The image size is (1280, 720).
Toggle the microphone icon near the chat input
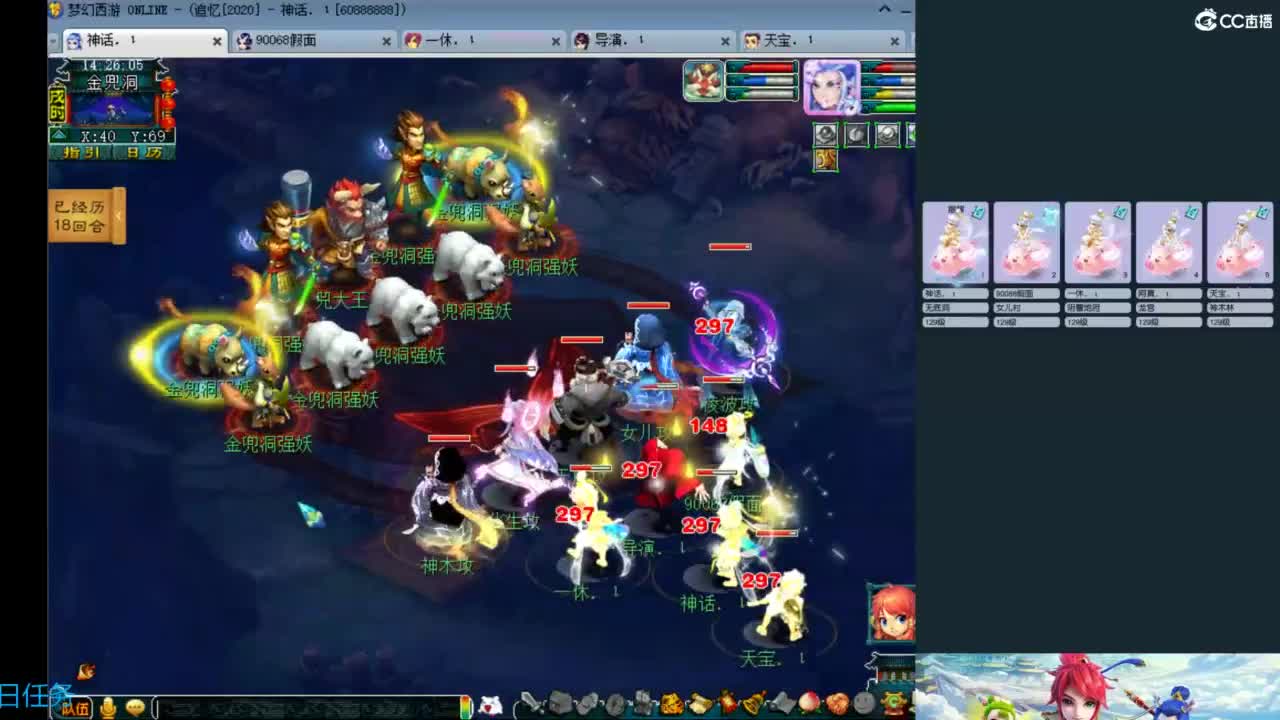pyautogui.click(x=108, y=707)
